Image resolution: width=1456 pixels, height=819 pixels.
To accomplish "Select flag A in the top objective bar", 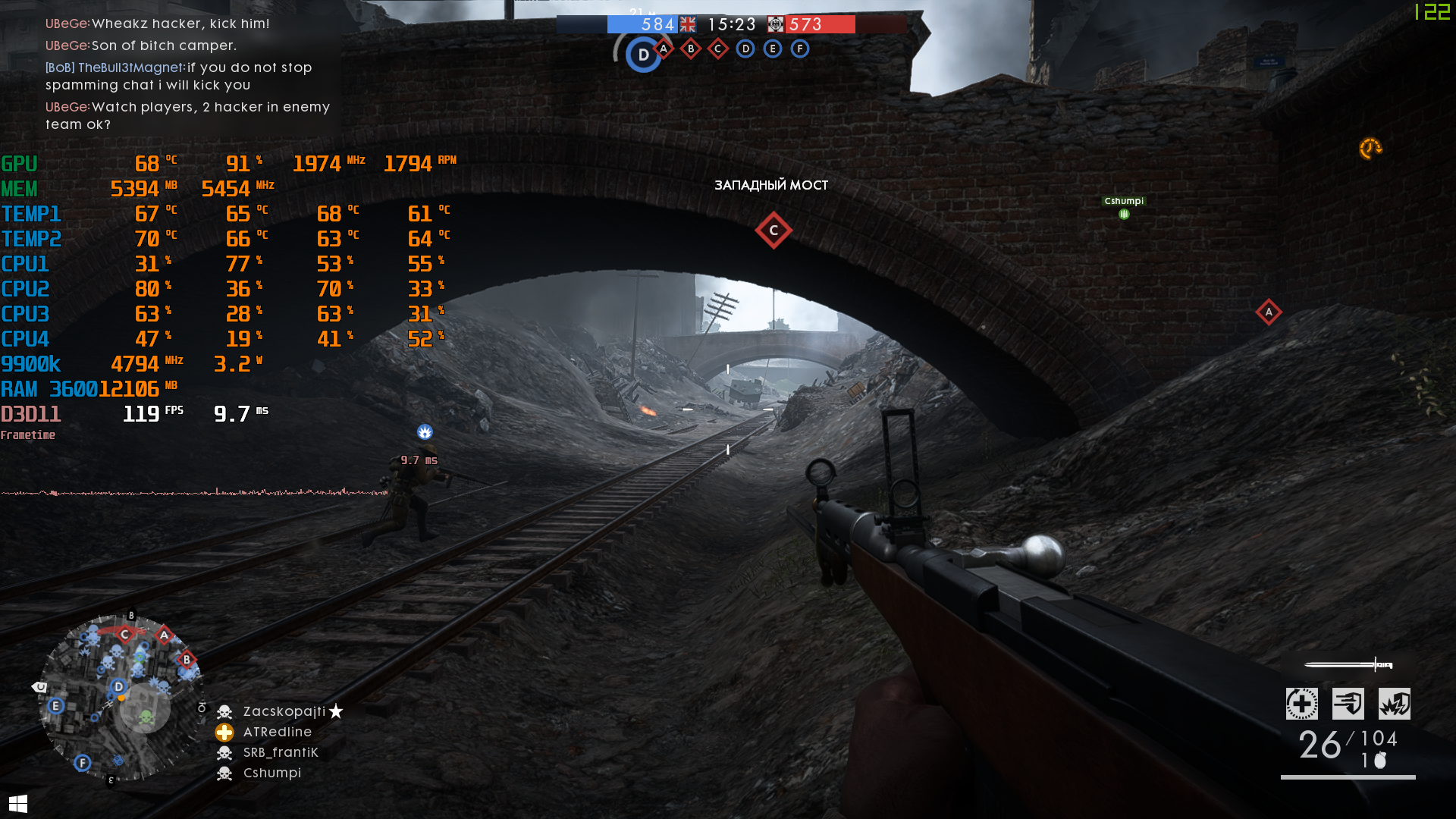I will pyautogui.click(x=664, y=49).
